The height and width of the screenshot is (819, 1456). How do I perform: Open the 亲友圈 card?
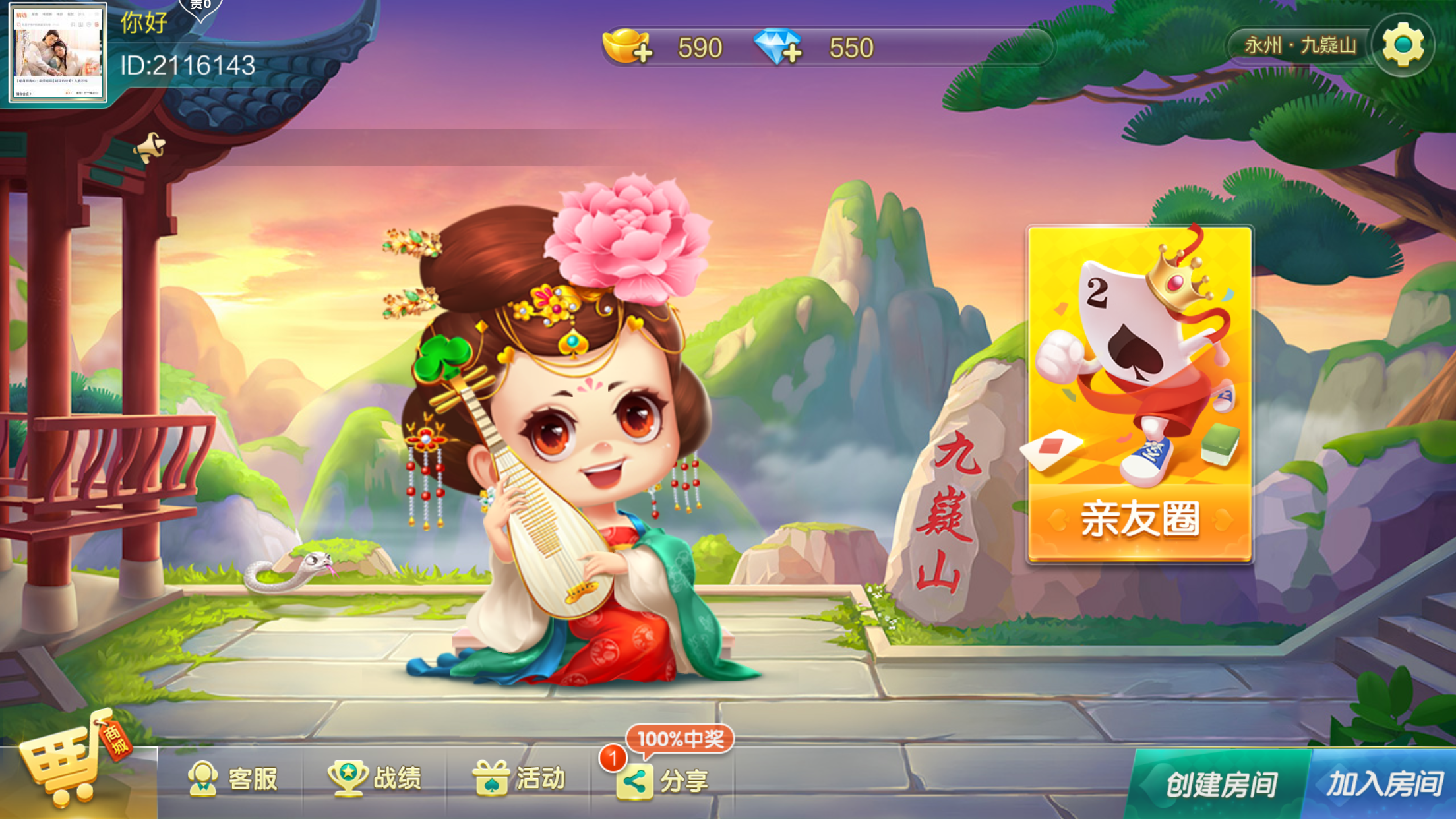point(1139,394)
